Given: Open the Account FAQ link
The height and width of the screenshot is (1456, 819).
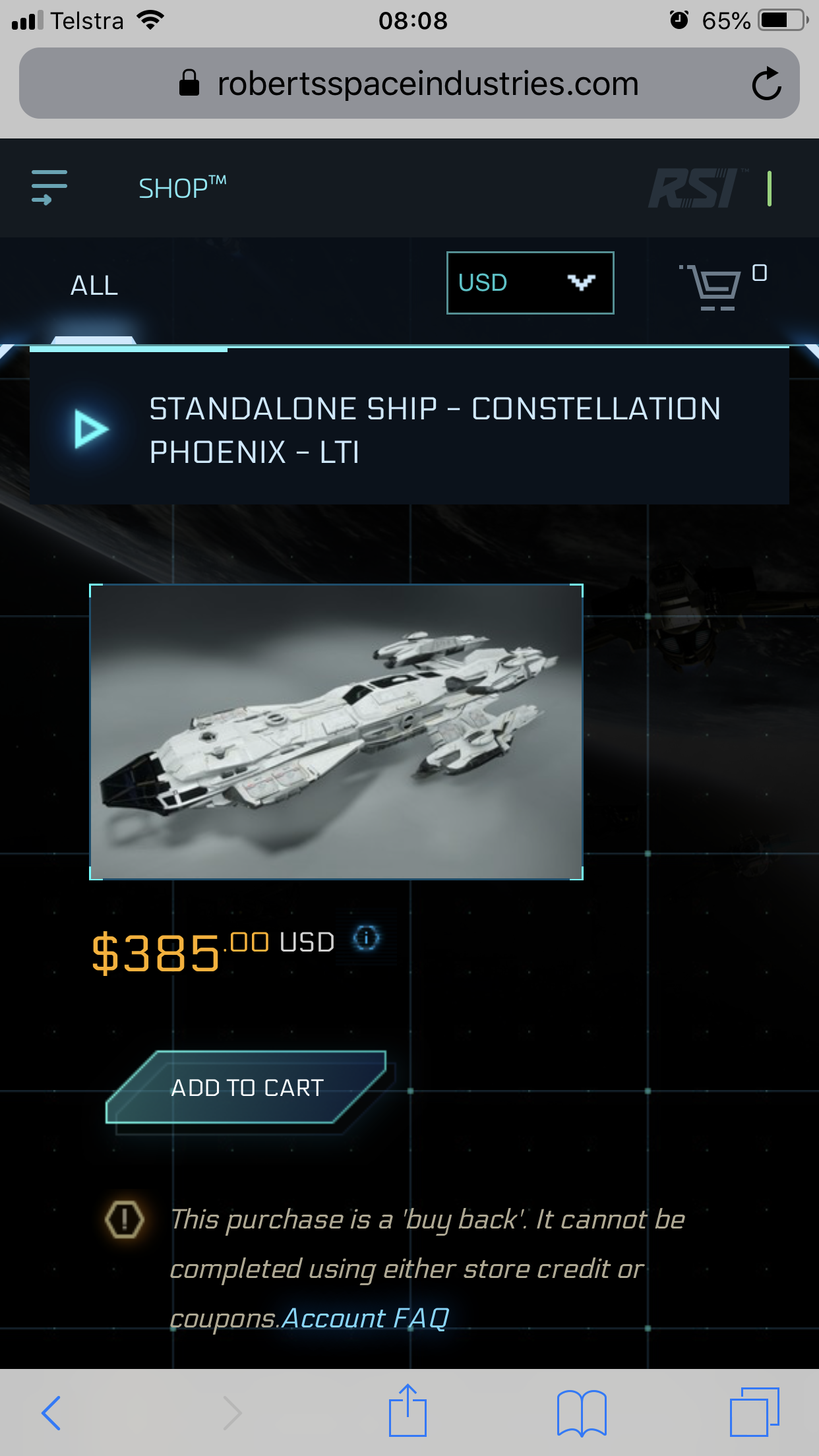Looking at the screenshot, I should [366, 1318].
